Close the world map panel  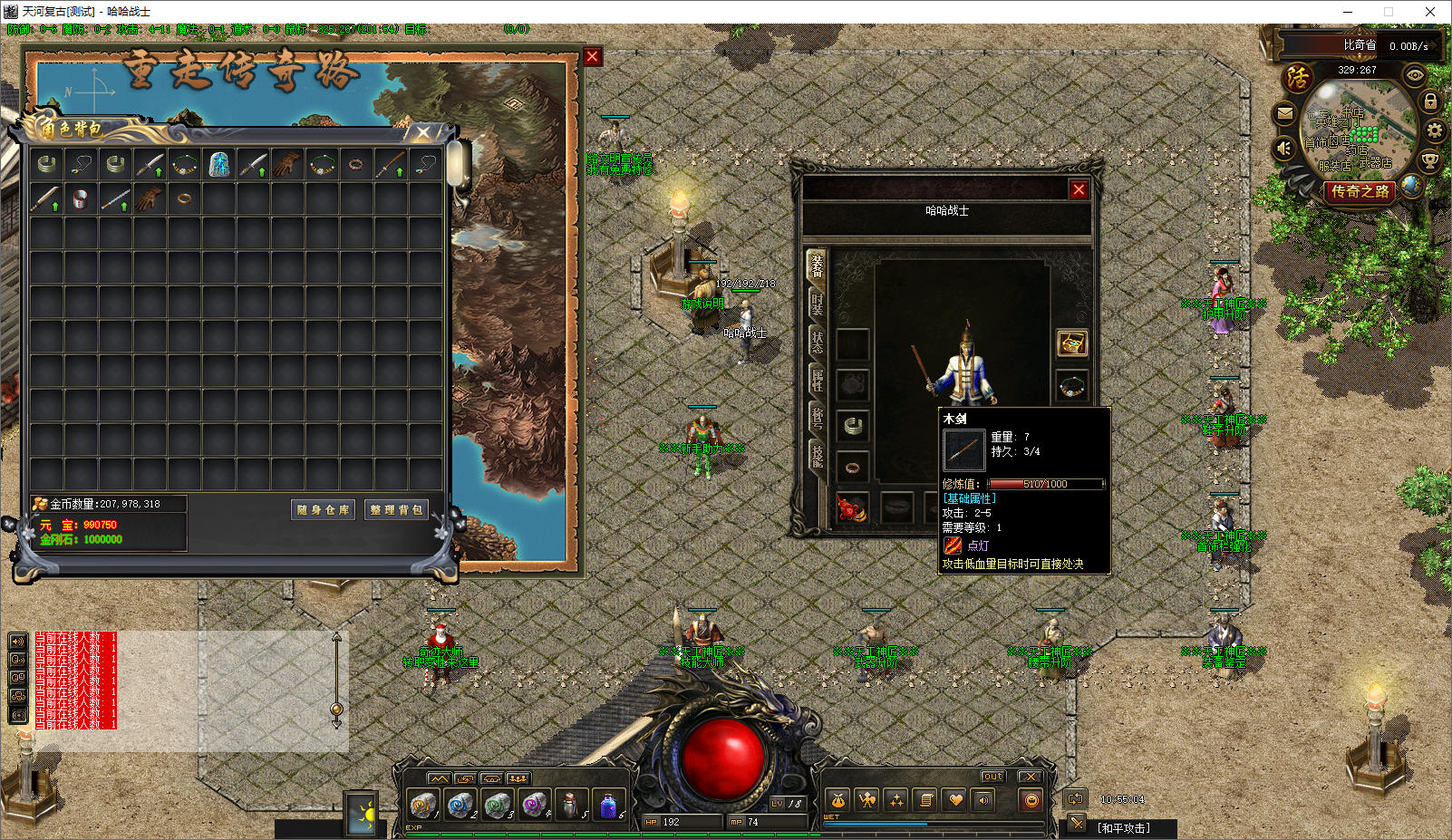click(593, 56)
